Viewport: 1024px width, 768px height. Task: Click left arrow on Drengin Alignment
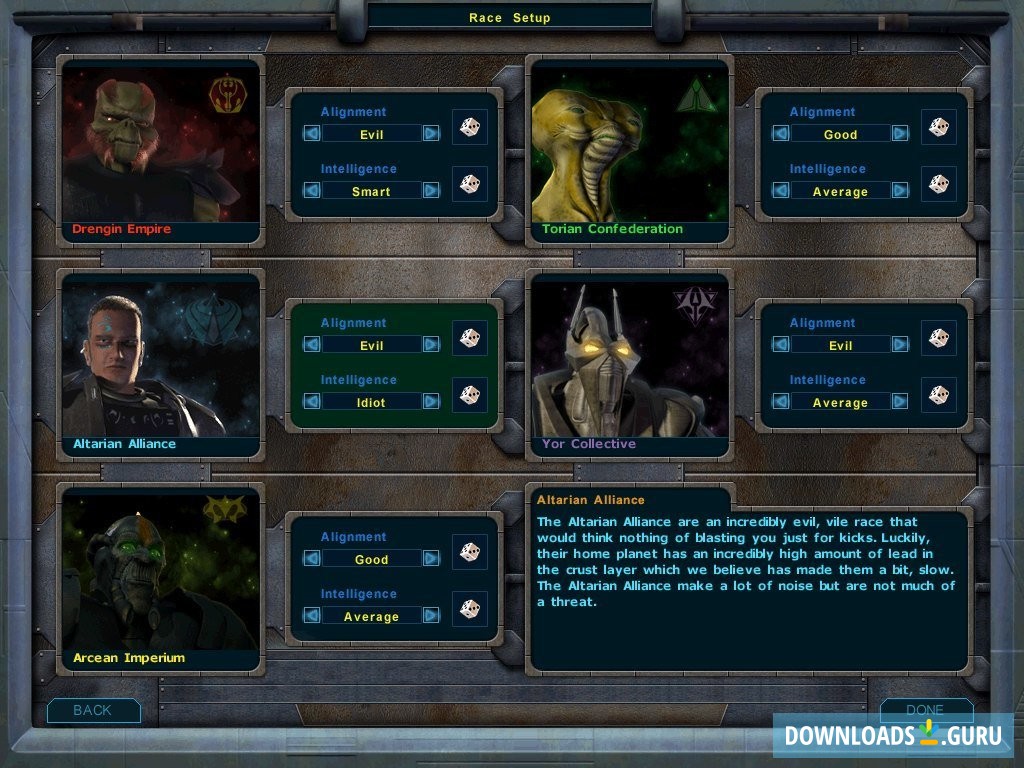coord(312,133)
